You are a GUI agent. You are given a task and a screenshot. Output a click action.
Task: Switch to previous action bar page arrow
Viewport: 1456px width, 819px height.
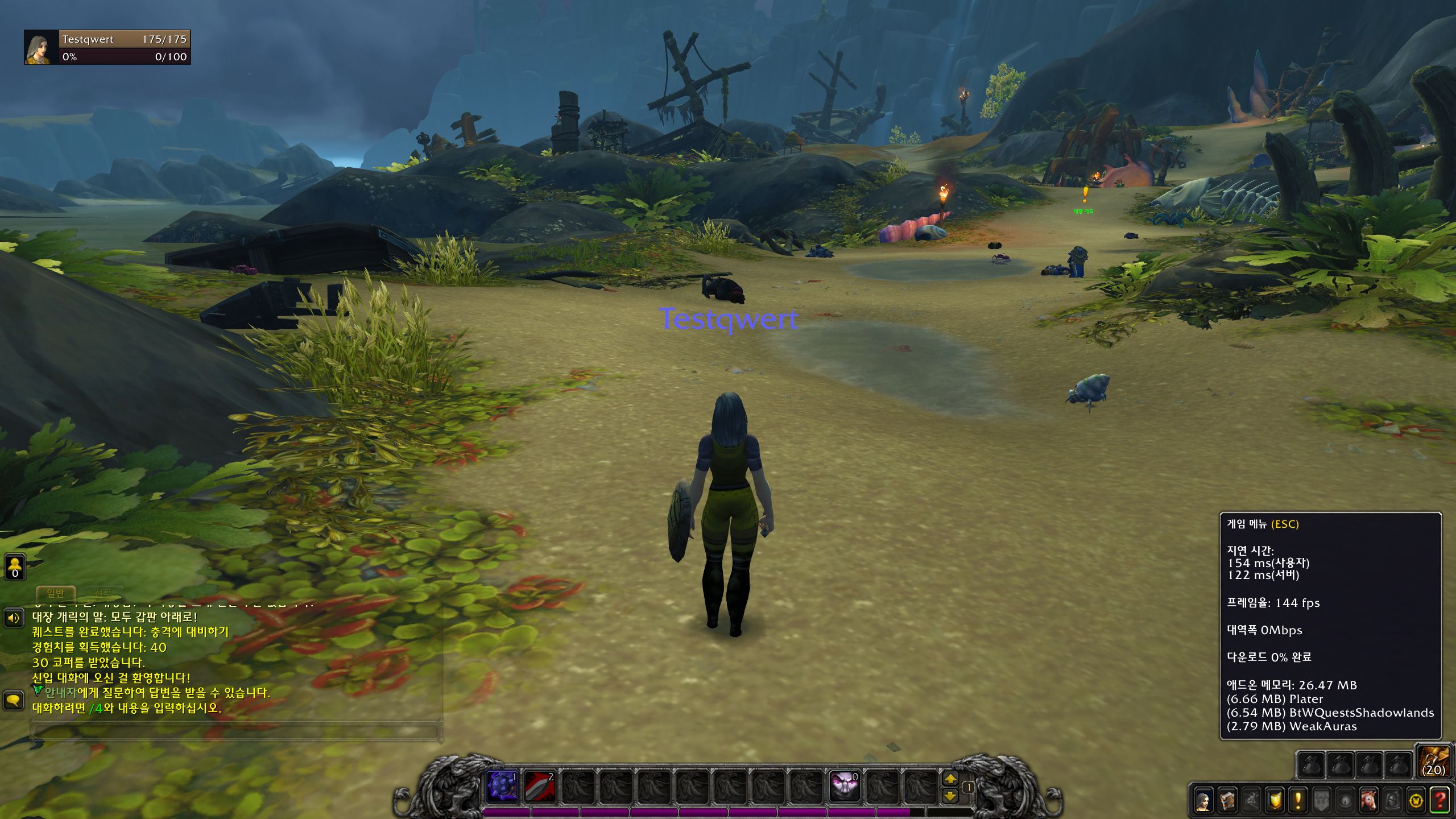tap(950, 796)
